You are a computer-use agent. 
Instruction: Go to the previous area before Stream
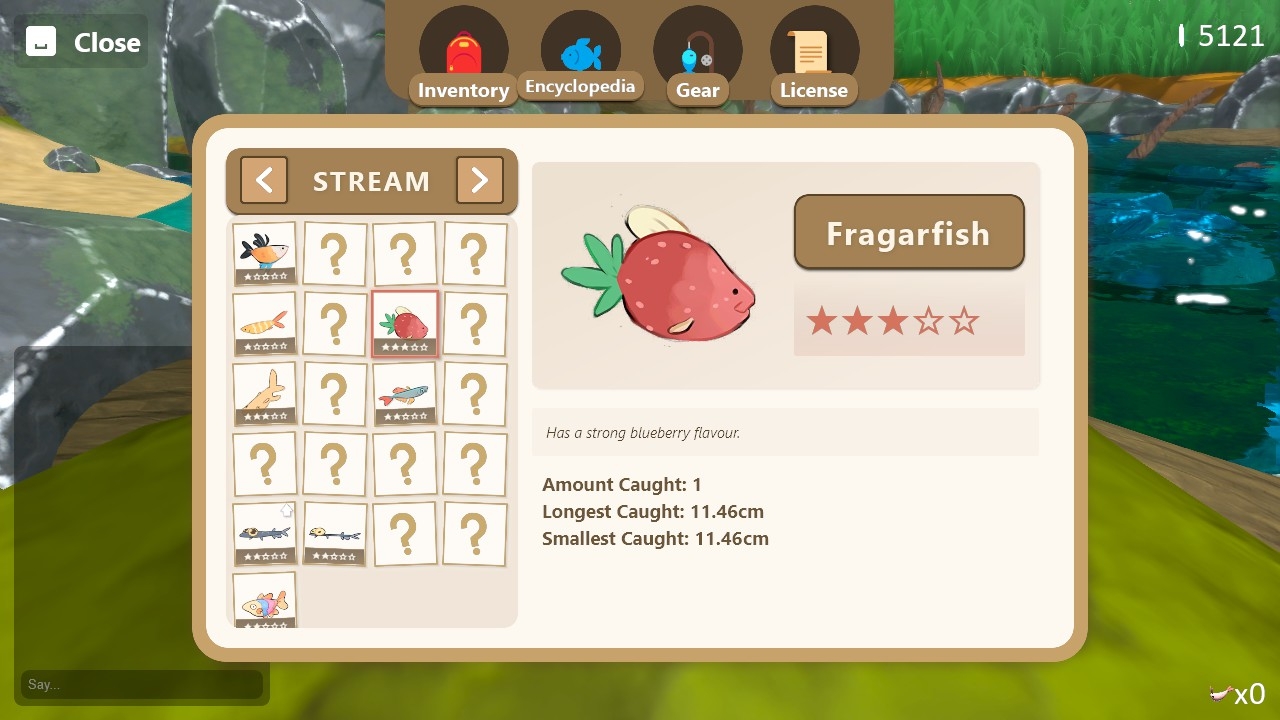tap(264, 180)
